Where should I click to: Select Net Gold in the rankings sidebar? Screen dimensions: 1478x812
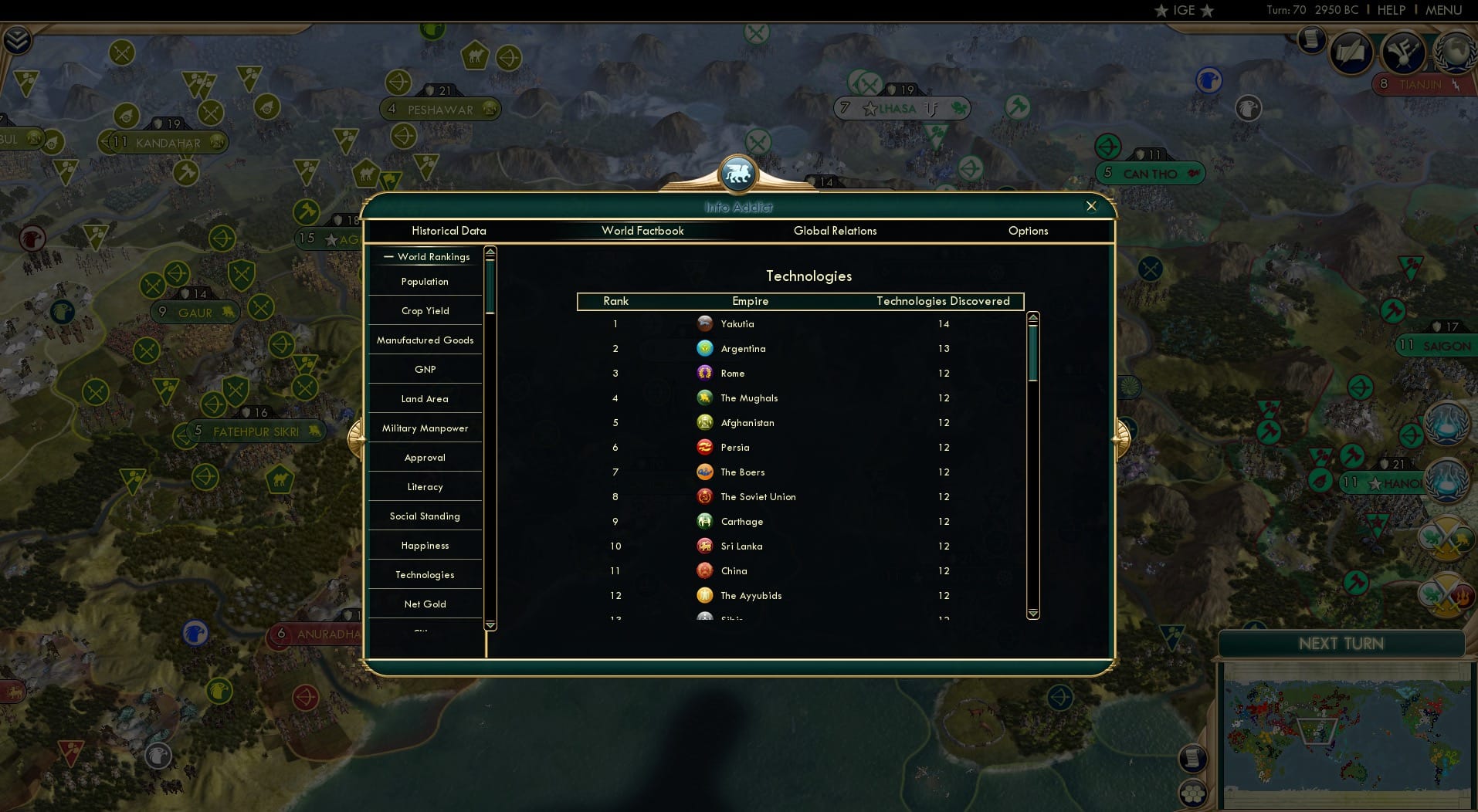(x=424, y=604)
